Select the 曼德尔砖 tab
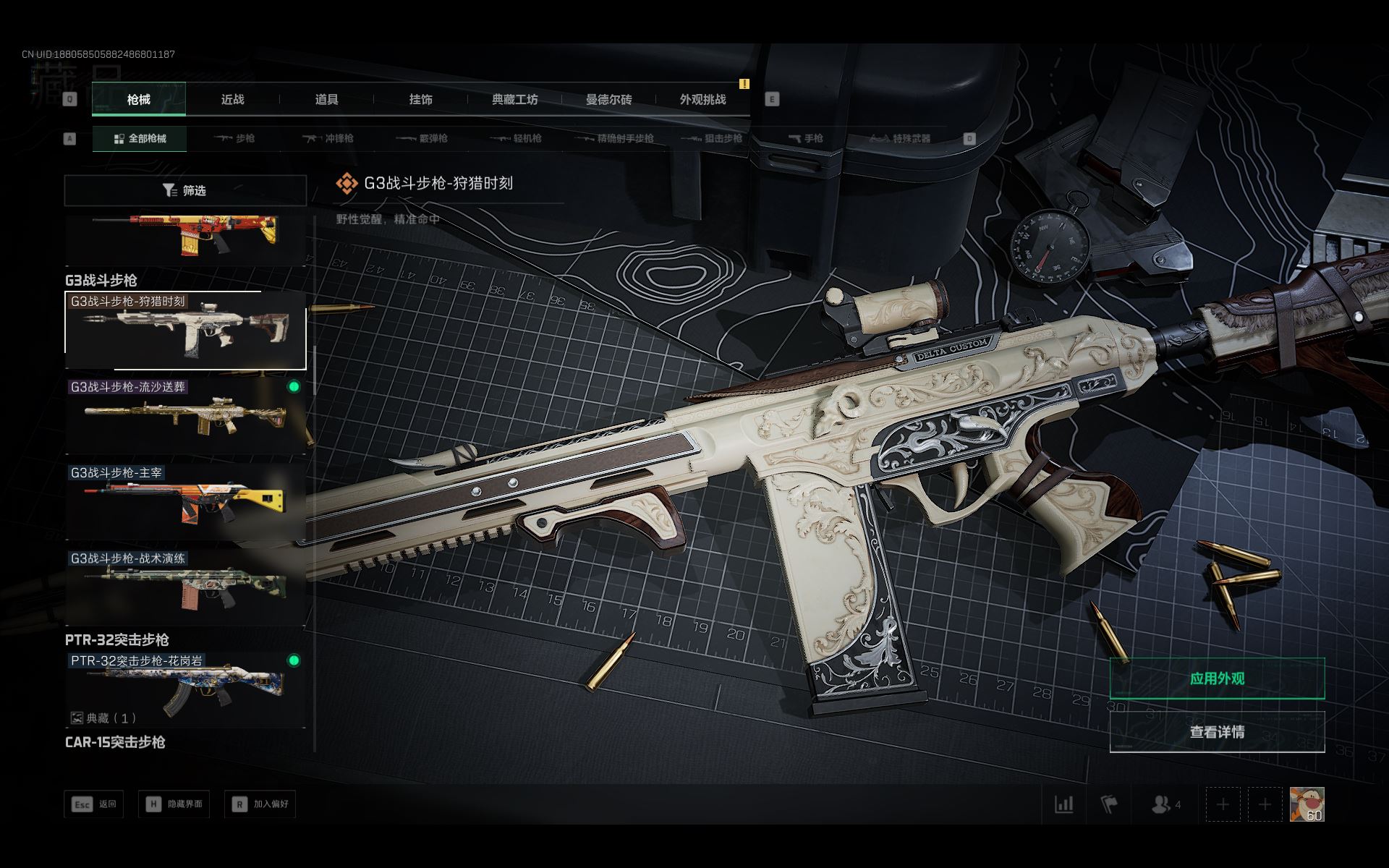 (x=608, y=100)
